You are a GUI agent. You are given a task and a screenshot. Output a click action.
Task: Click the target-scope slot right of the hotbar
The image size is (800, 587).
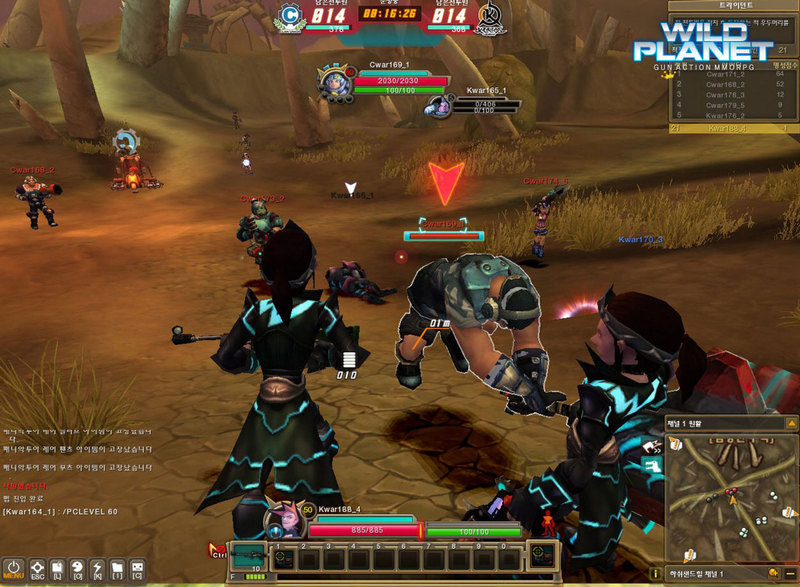pos(543,555)
